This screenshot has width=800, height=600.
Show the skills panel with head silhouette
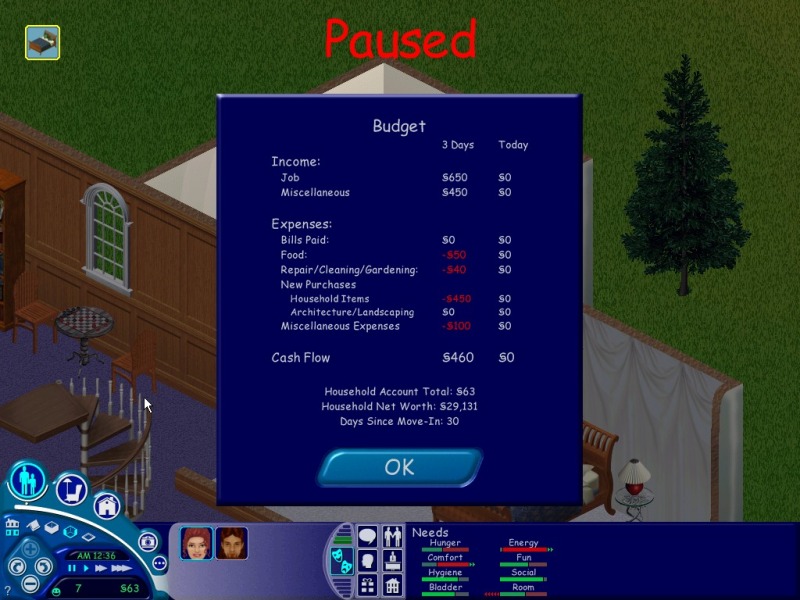point(368,561)
